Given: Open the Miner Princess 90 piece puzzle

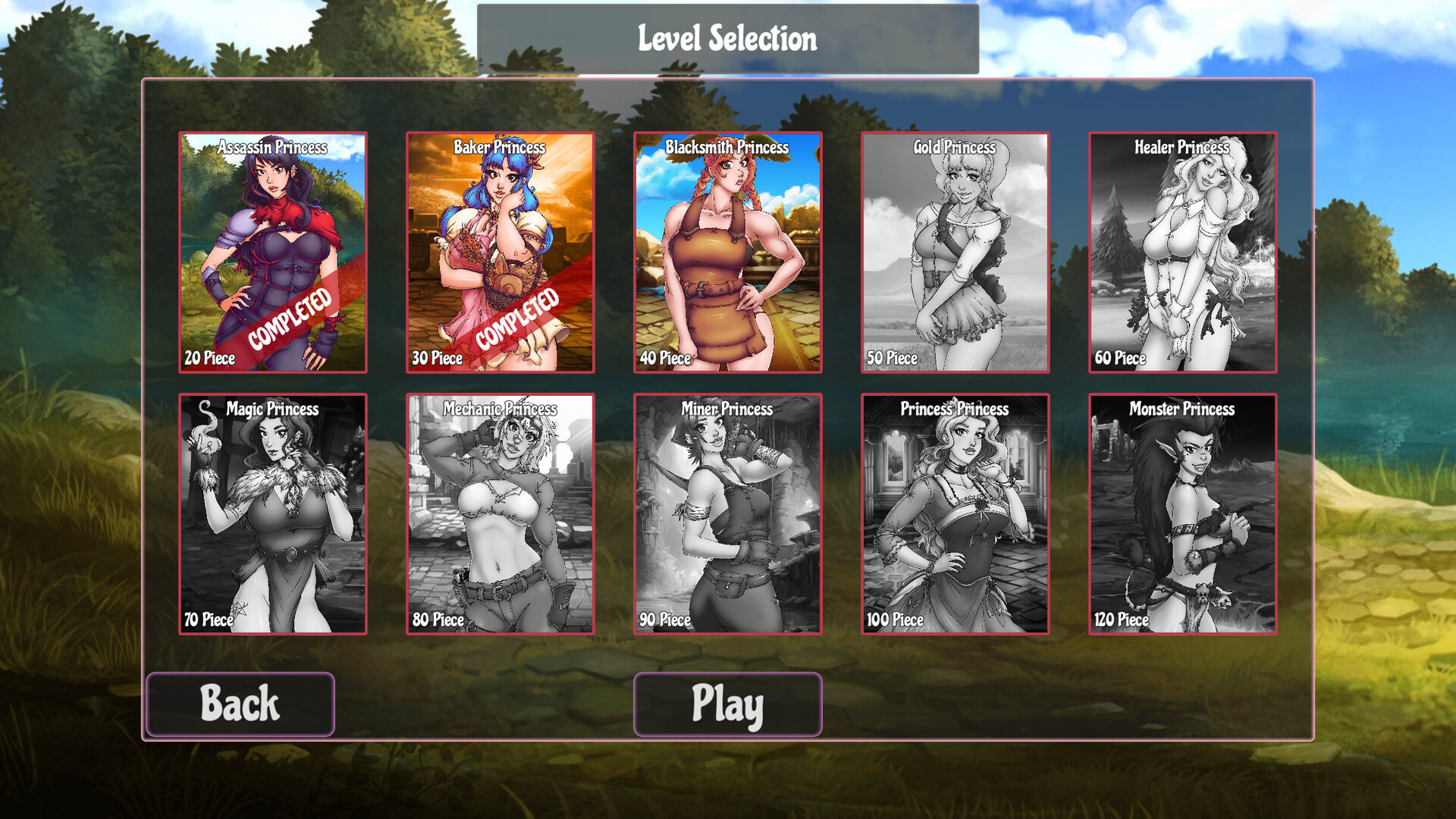Looking at the screenshot, I should tap(726, 513).
